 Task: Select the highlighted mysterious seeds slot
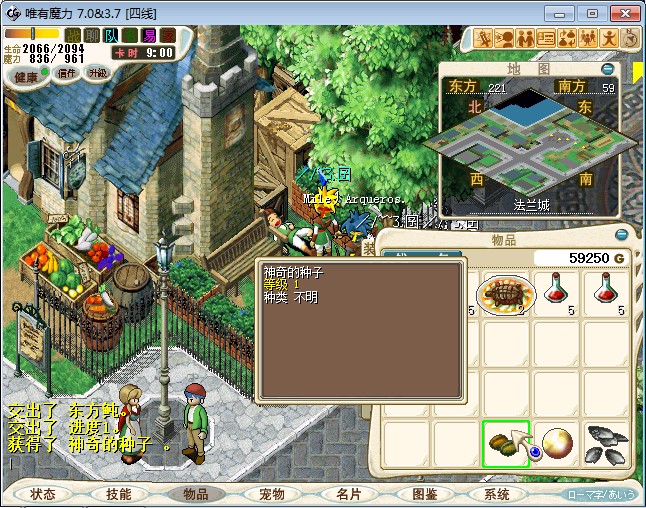(x=507, y=444)
